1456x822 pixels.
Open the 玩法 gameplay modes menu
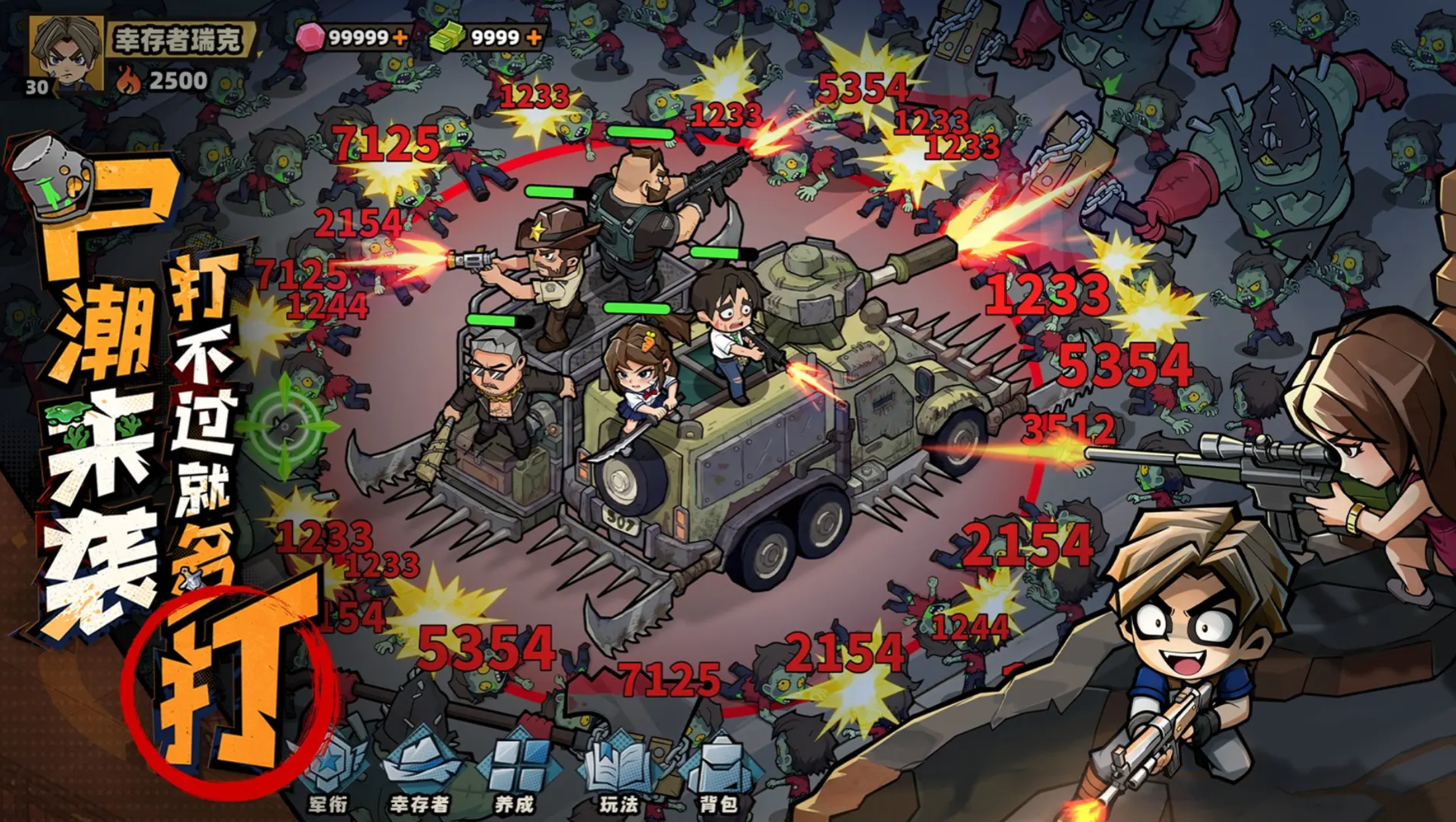click(x=618, y=773)
